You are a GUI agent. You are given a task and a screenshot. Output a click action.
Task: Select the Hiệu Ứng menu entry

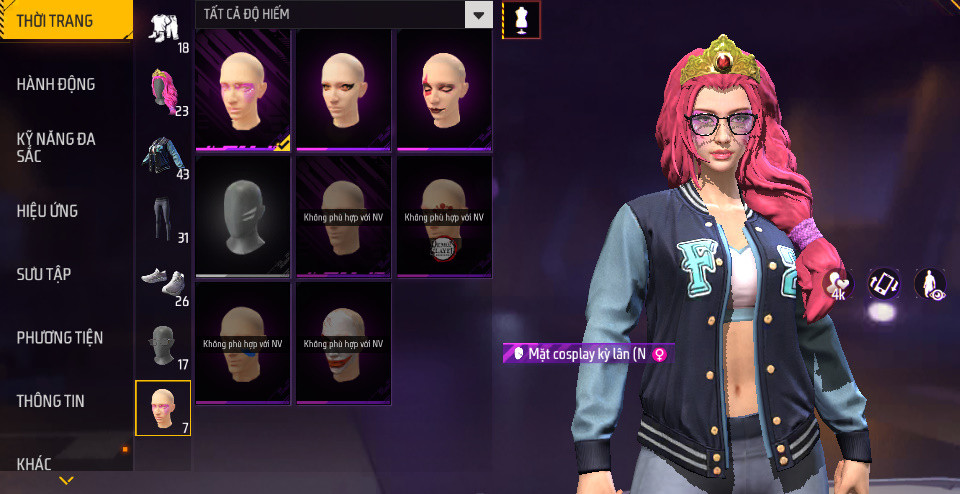47,211
